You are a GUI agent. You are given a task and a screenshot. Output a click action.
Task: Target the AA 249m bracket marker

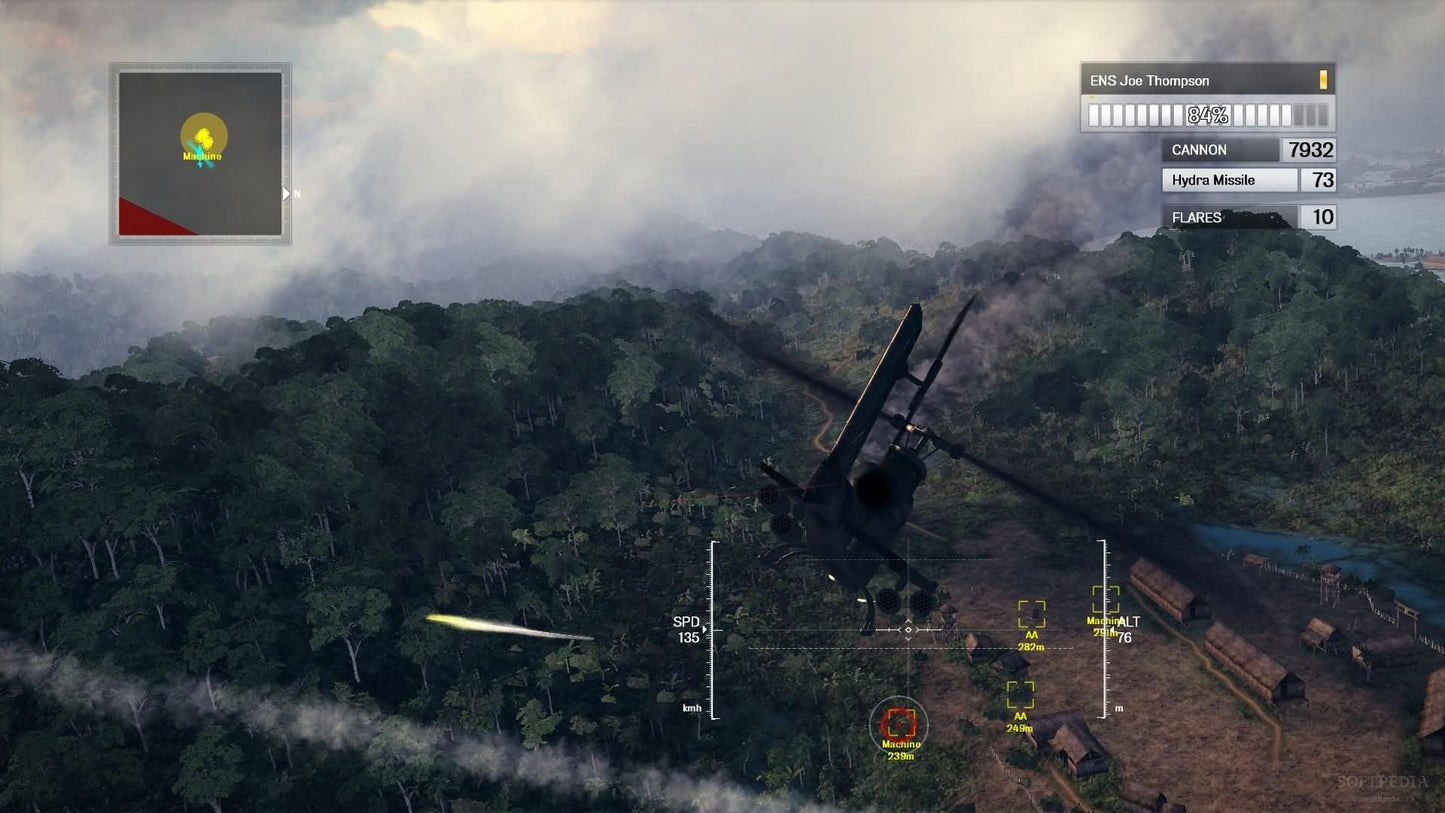1019,692
